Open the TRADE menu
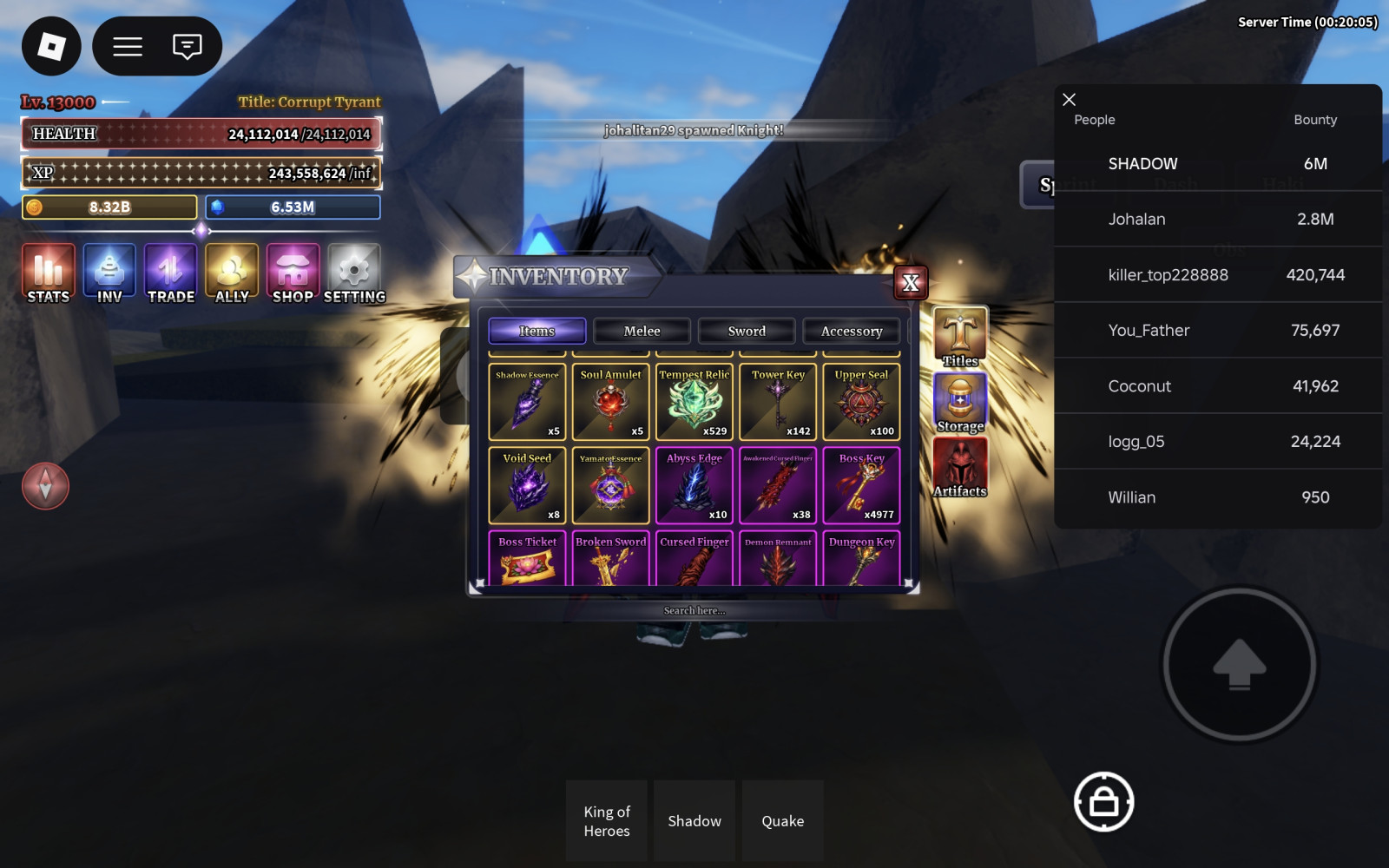This screenshot has height=868, width=1389. coord(171,273)
